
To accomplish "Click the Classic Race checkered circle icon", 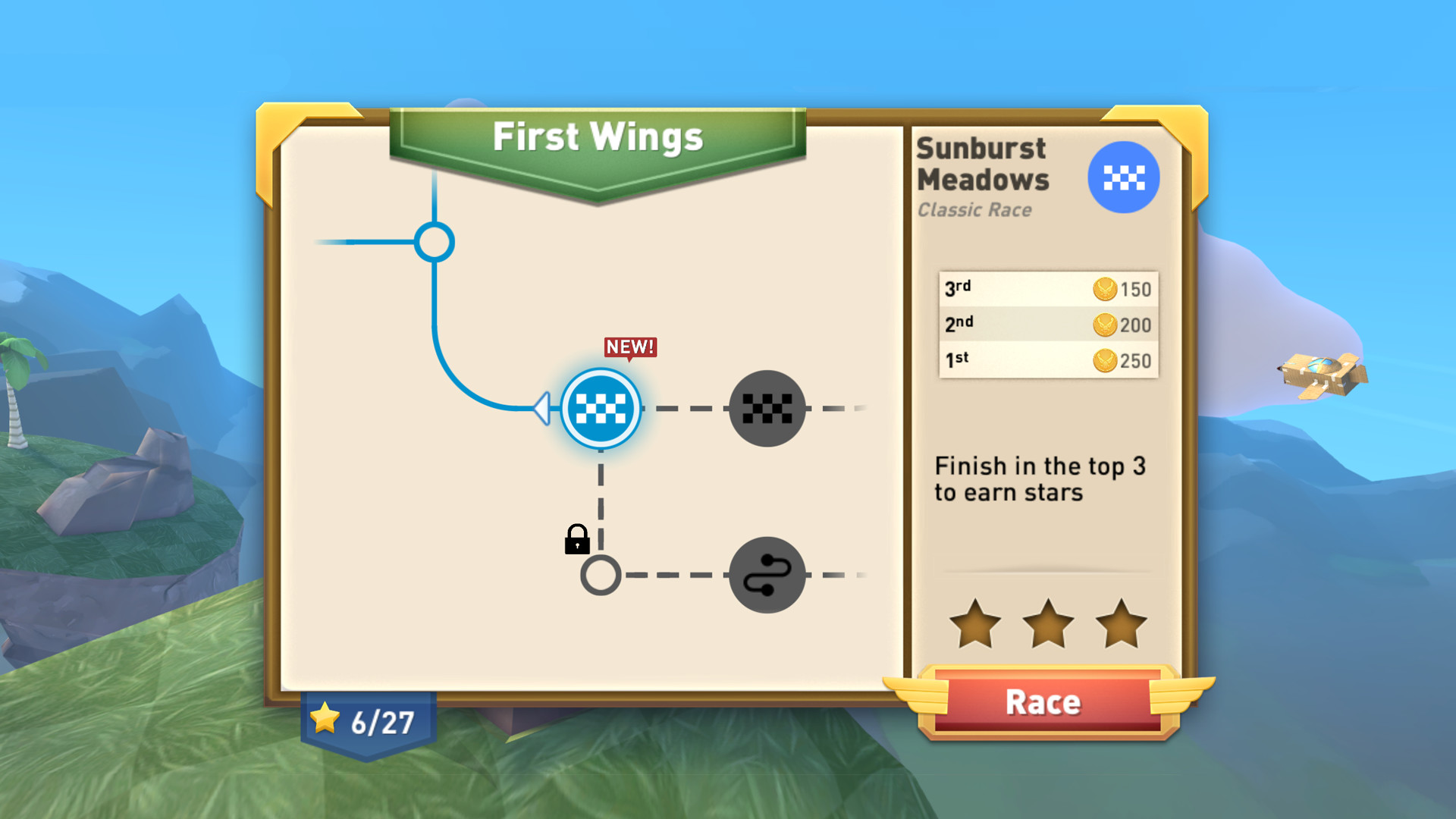I will pyautogui.click(x=1123, y=176).
